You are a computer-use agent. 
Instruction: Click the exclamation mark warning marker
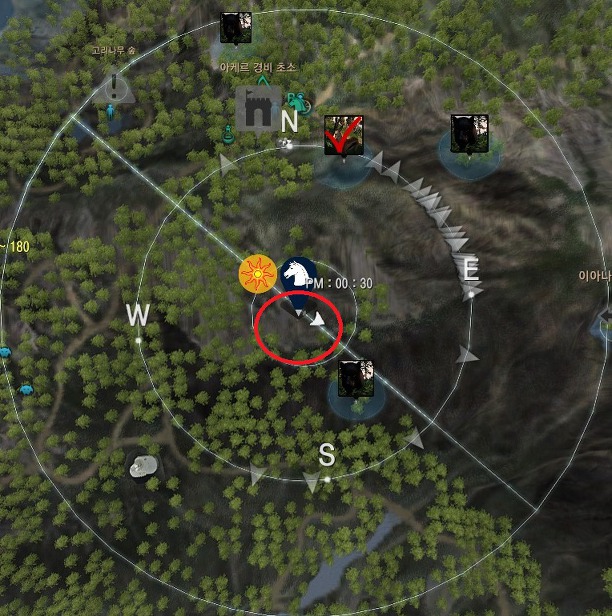pyautogui.click(x=118, y=87)
